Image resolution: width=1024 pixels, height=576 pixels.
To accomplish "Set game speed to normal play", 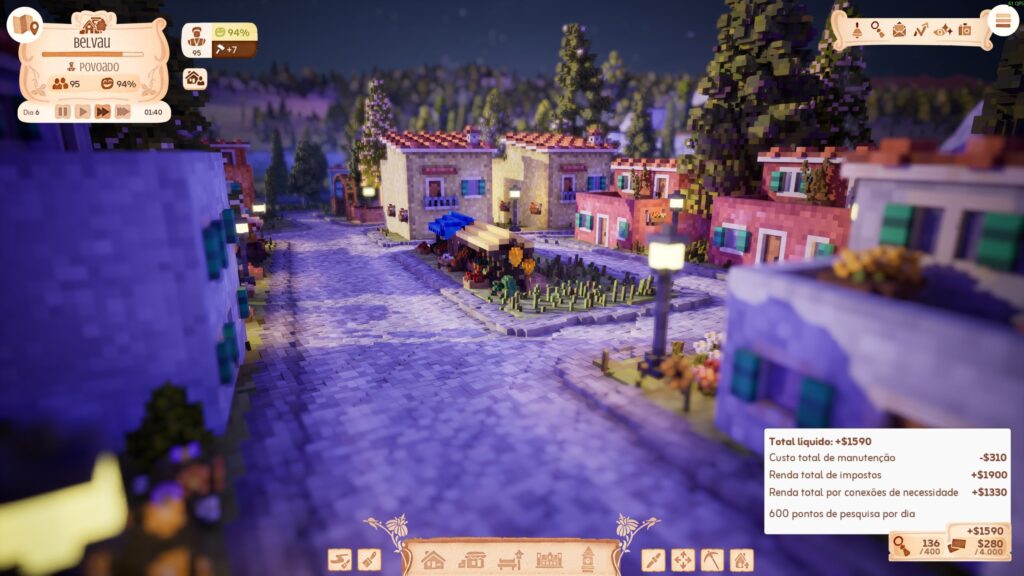I will 83,112.
